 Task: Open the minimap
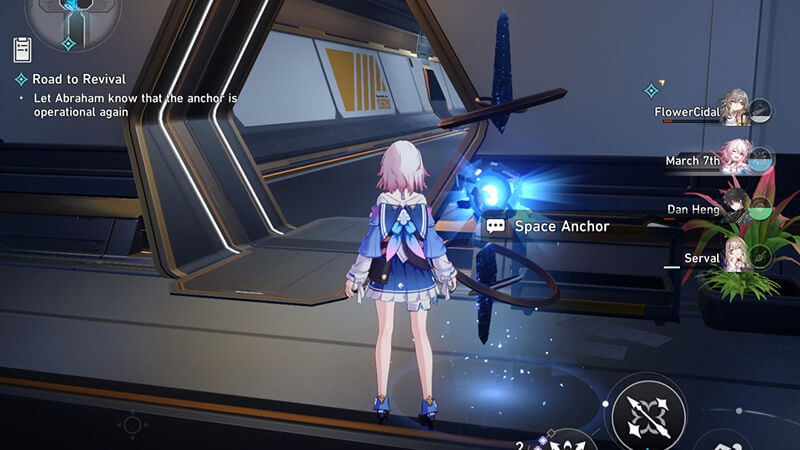(73, 18)
